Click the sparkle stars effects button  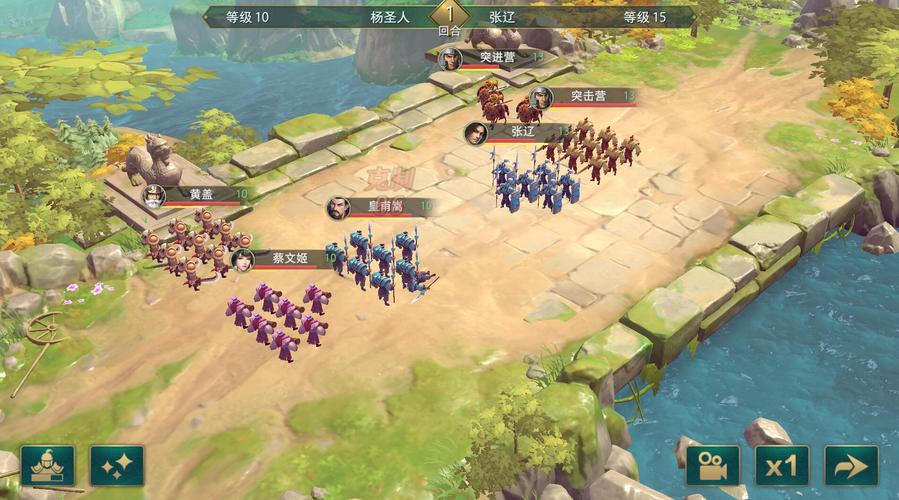[x=117, y=466]
